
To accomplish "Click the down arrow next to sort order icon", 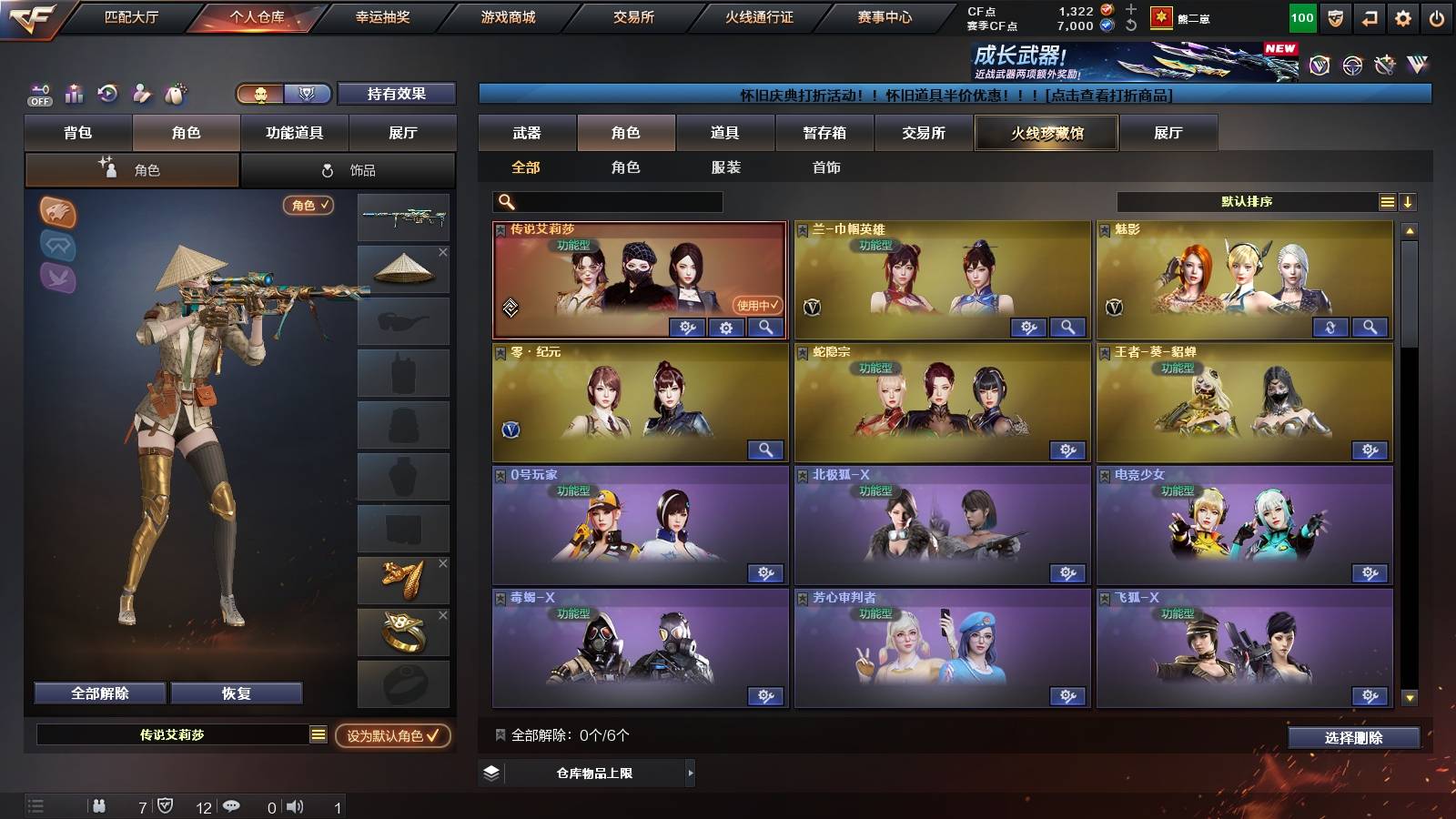I will click(1408, 201).
